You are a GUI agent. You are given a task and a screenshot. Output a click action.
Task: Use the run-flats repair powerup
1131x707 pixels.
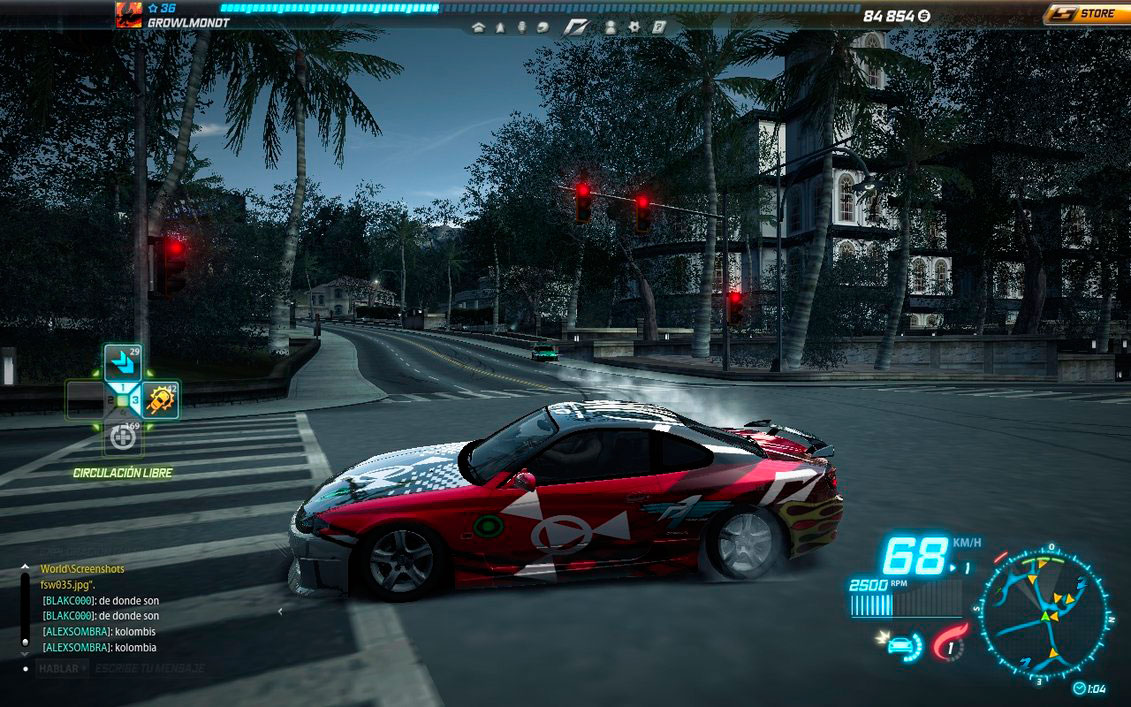coord(122,438)
